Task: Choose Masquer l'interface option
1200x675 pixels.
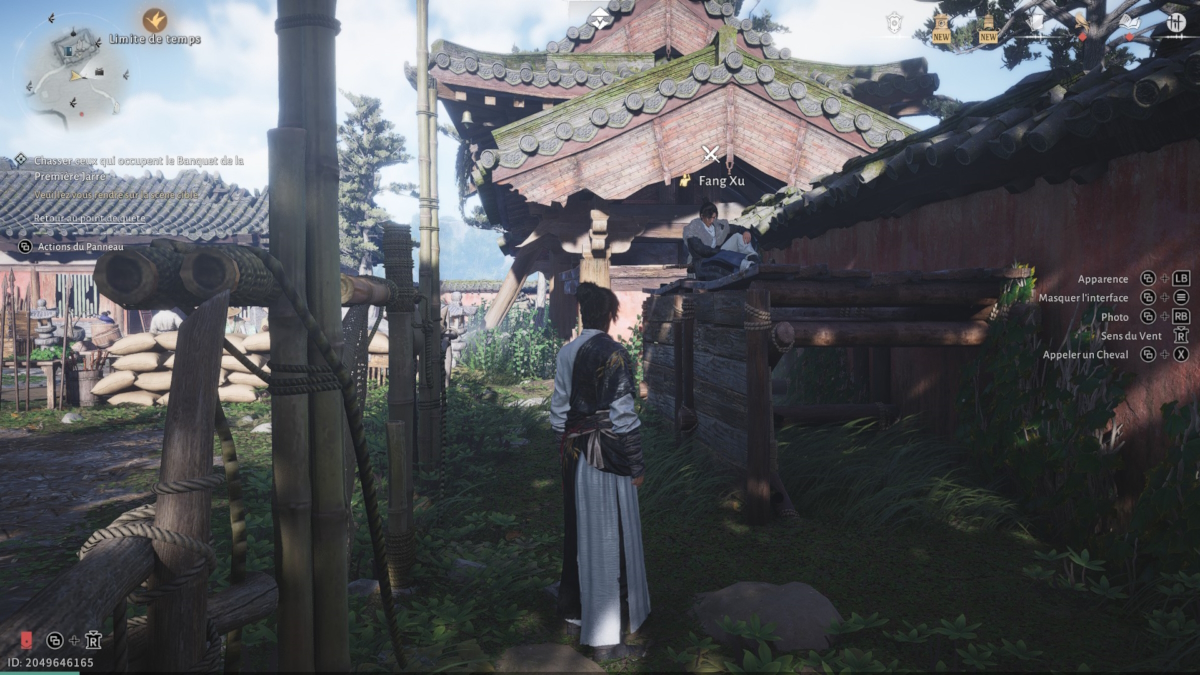Action: 1083,298
